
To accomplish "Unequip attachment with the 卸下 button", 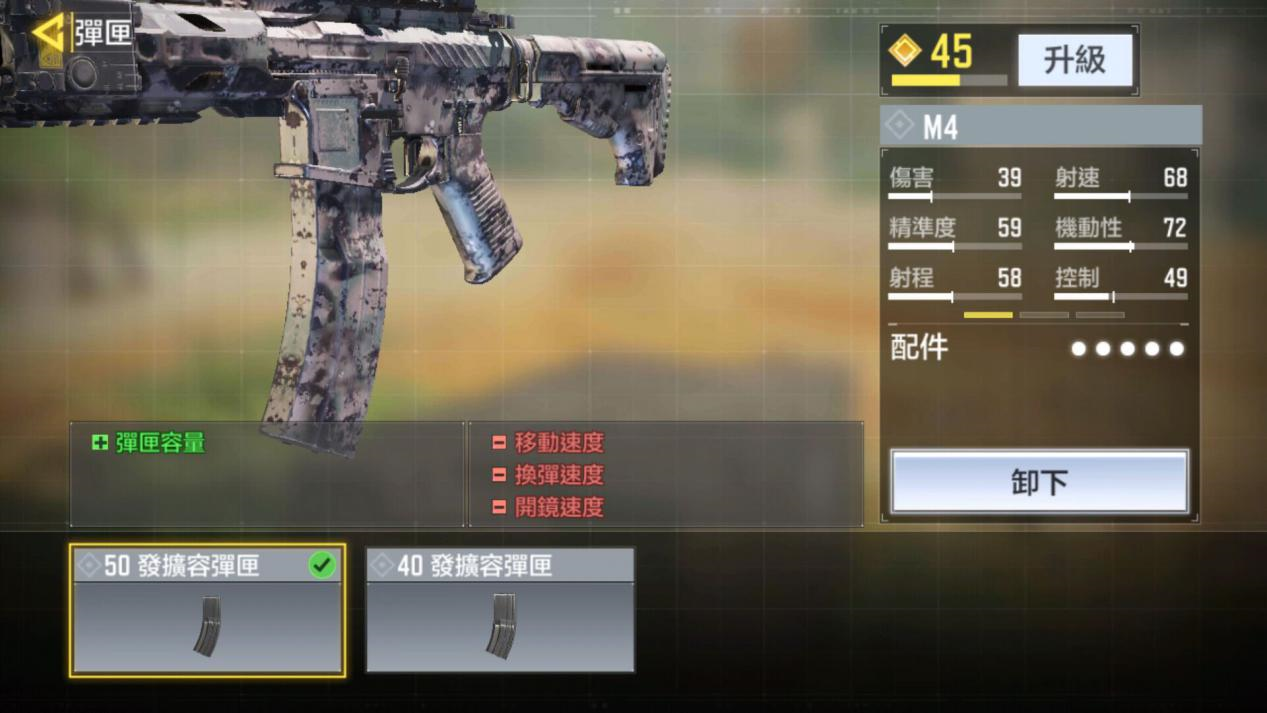I will point(1039,482).
